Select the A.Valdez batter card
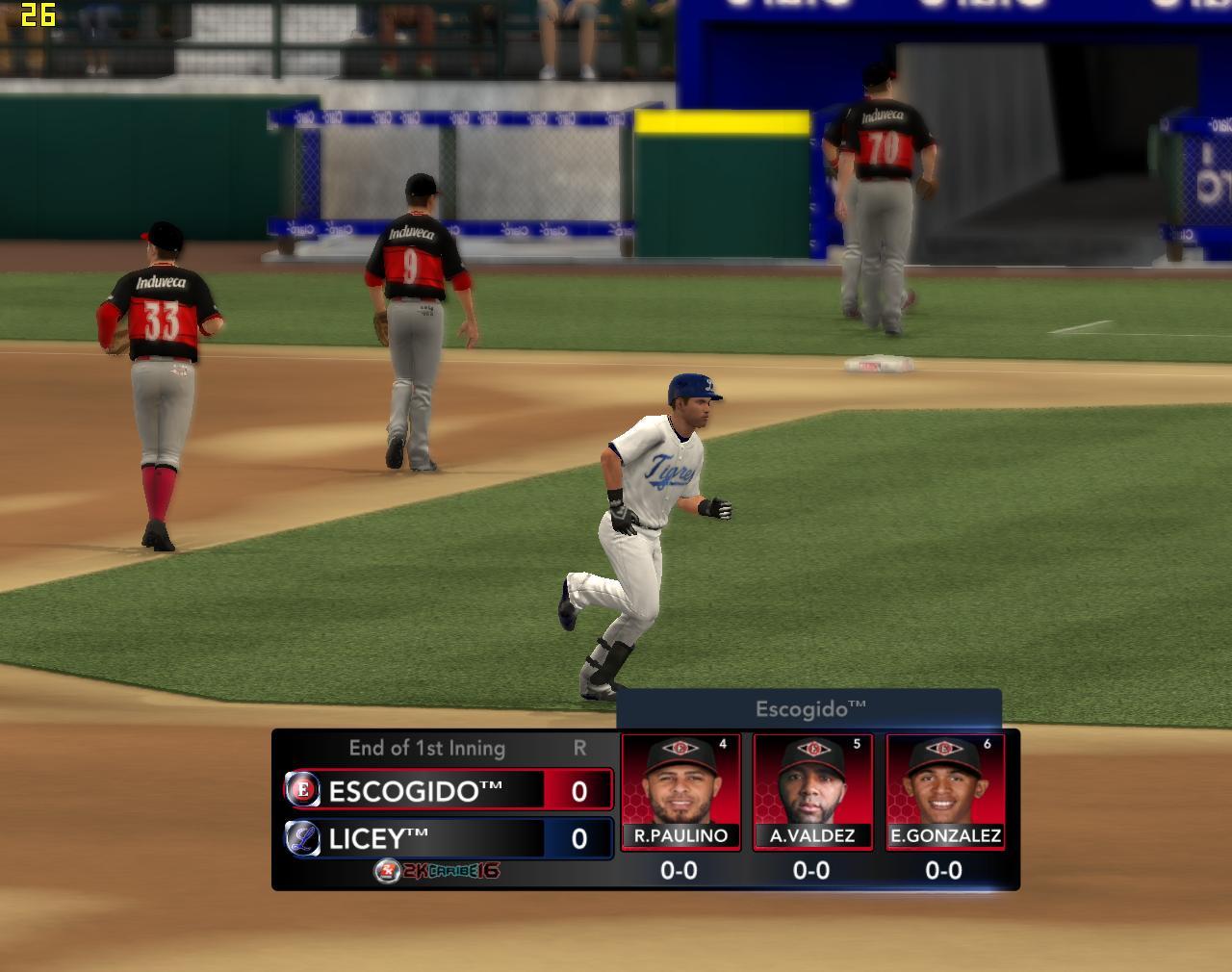This screenshot has width=1232, height=972. tap(812, 791)
